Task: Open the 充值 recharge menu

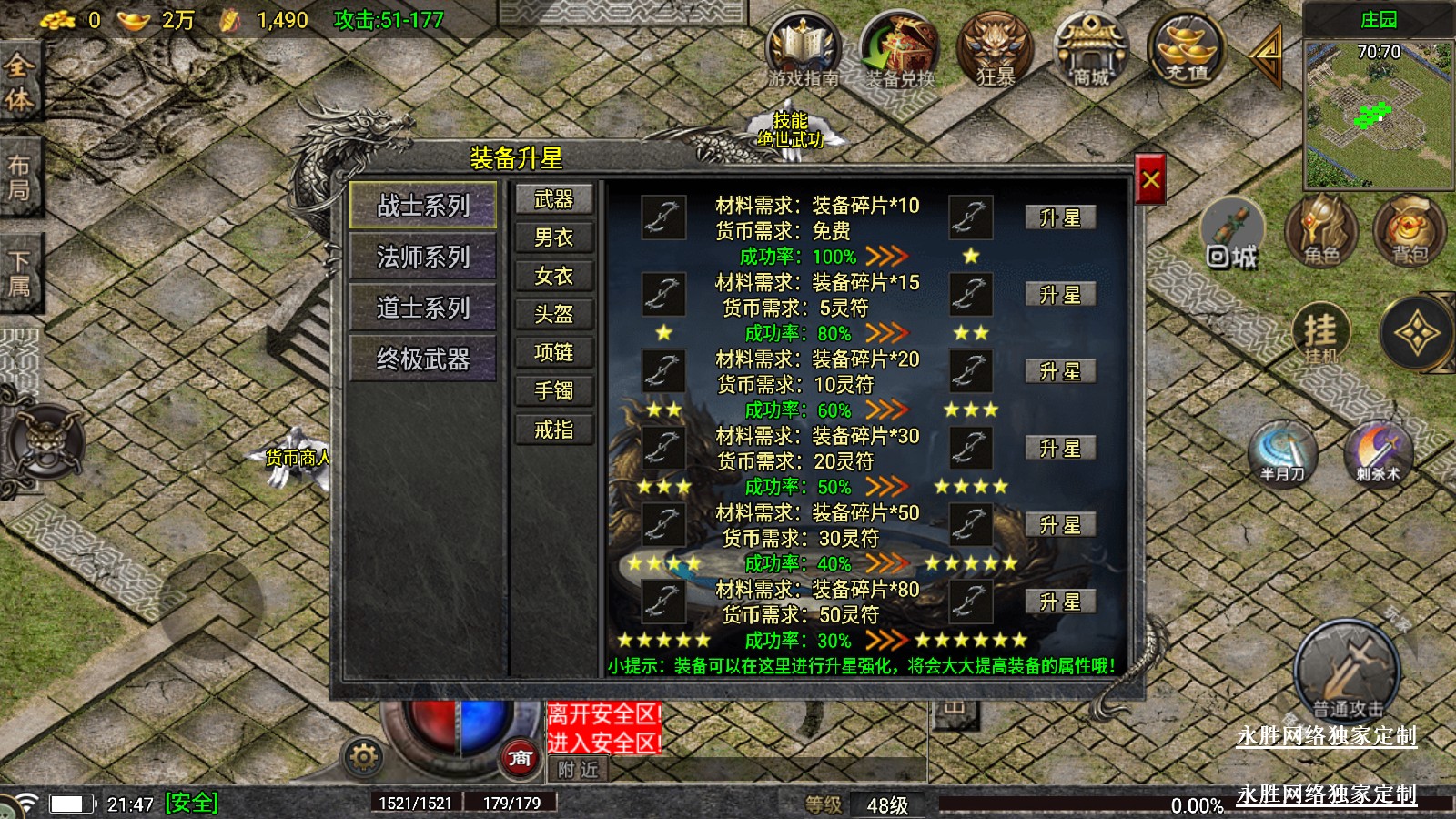Action: click(1187, 50)
